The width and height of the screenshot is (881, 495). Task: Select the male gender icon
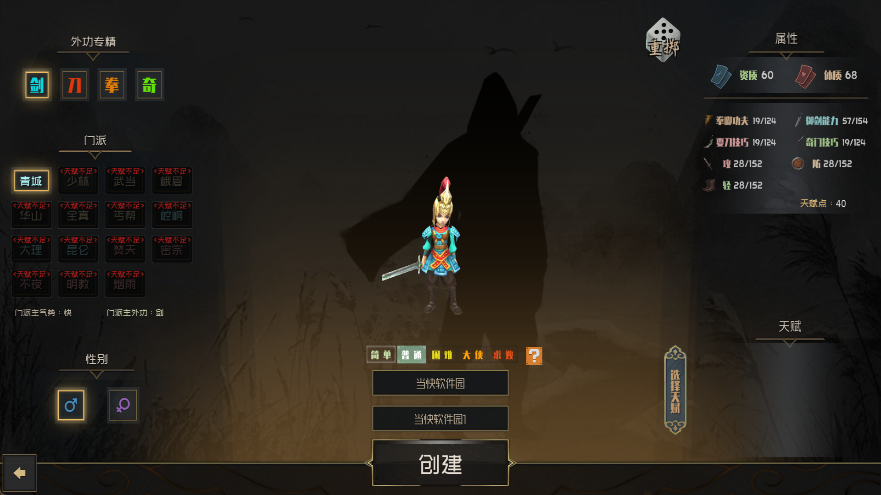(71, 405)
